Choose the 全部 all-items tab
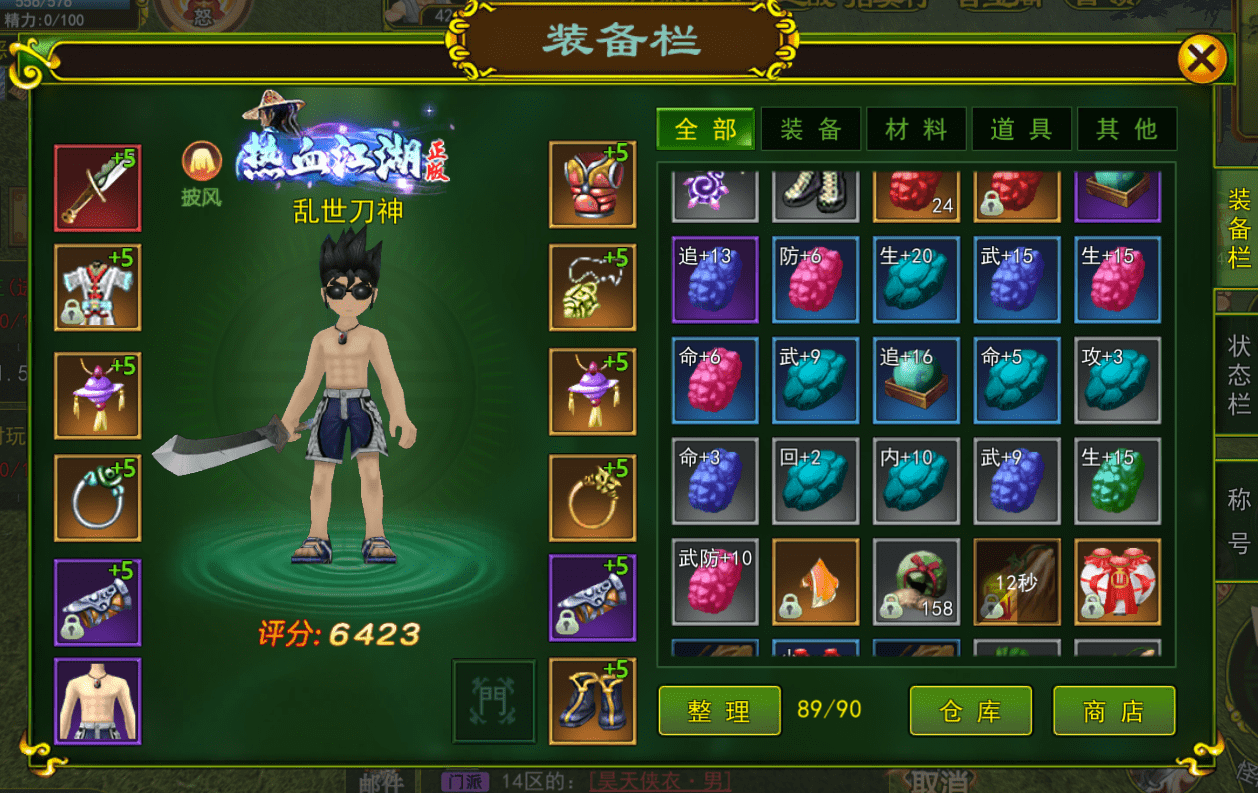 pyautogui.click(x=706, y=129)
